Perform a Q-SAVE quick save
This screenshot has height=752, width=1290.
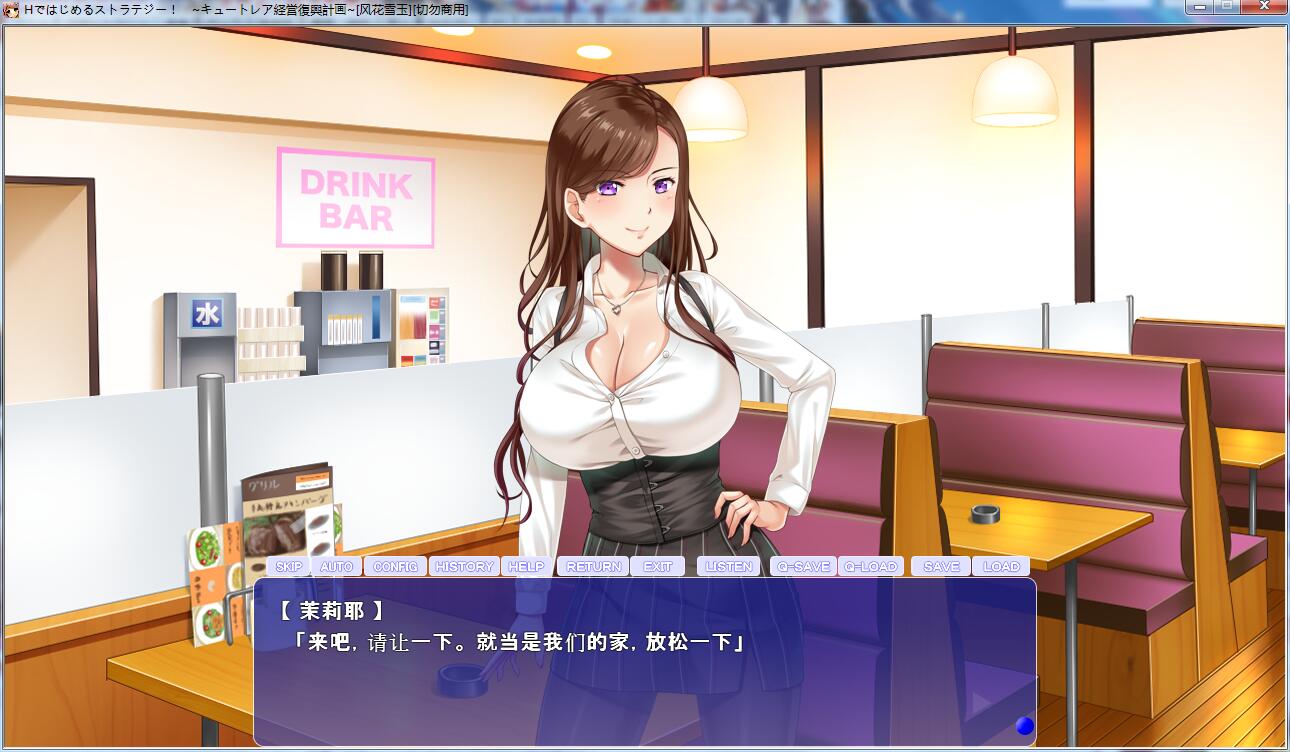coord(802,566)
